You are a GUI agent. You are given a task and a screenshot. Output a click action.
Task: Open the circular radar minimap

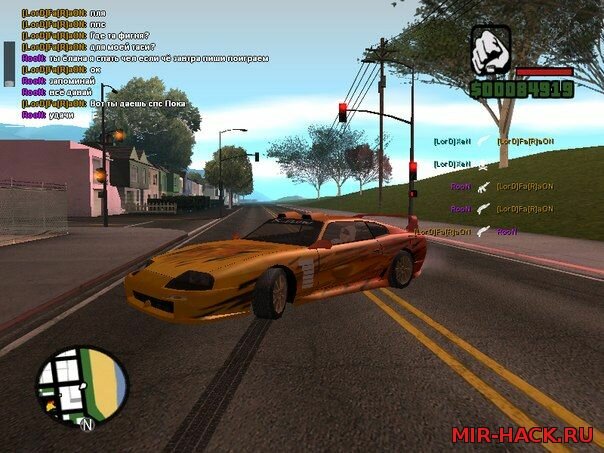(82, 388)
